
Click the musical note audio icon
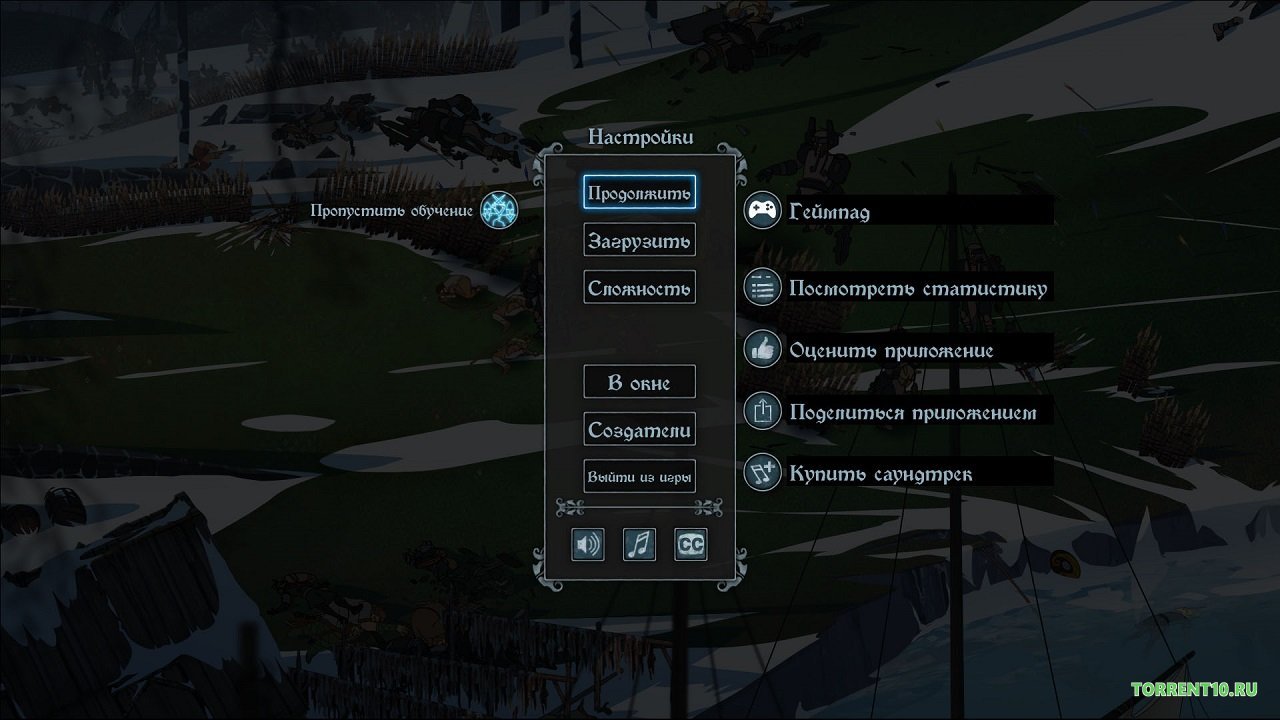point(640,544)
